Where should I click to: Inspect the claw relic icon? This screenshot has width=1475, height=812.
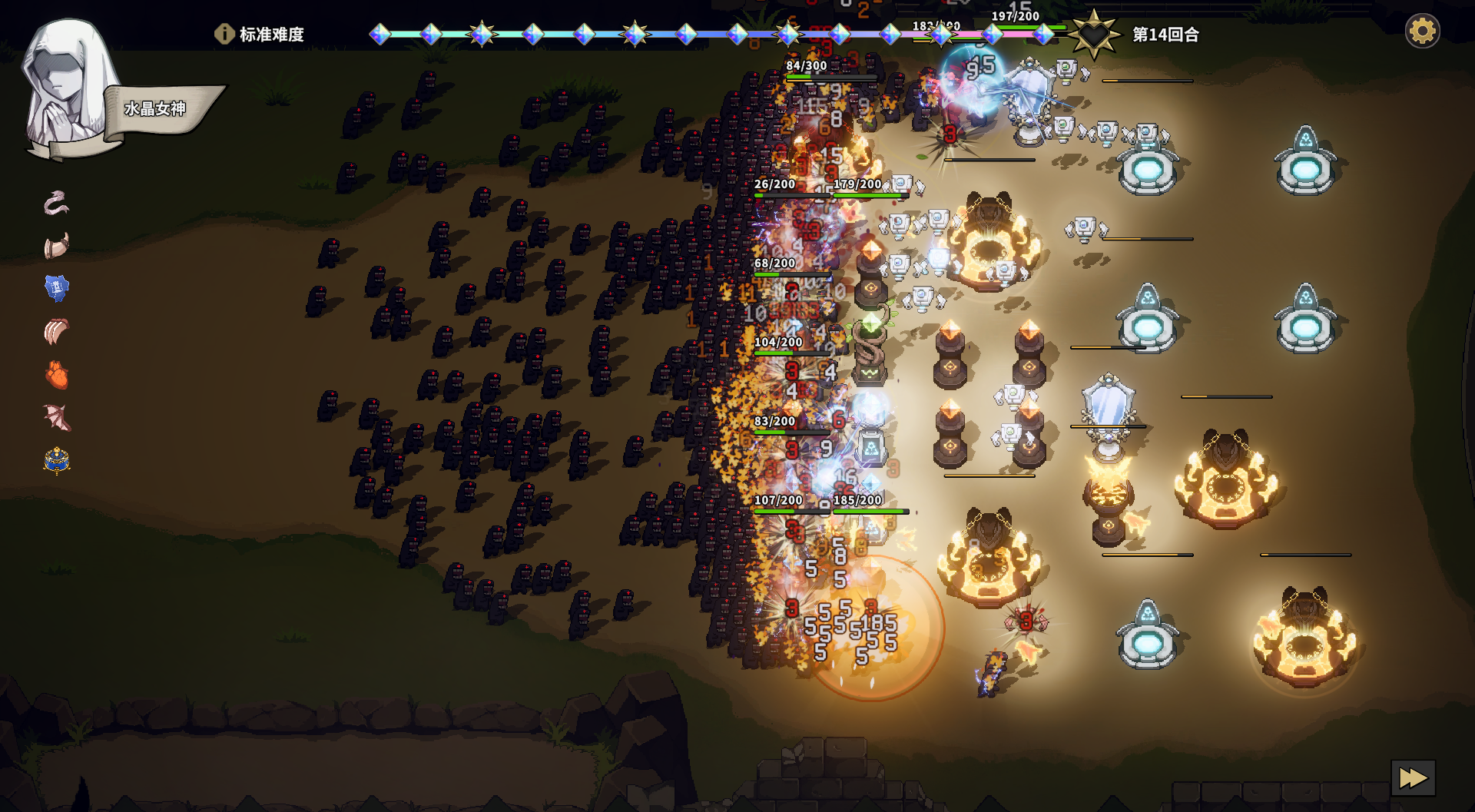tap(57, 331)
